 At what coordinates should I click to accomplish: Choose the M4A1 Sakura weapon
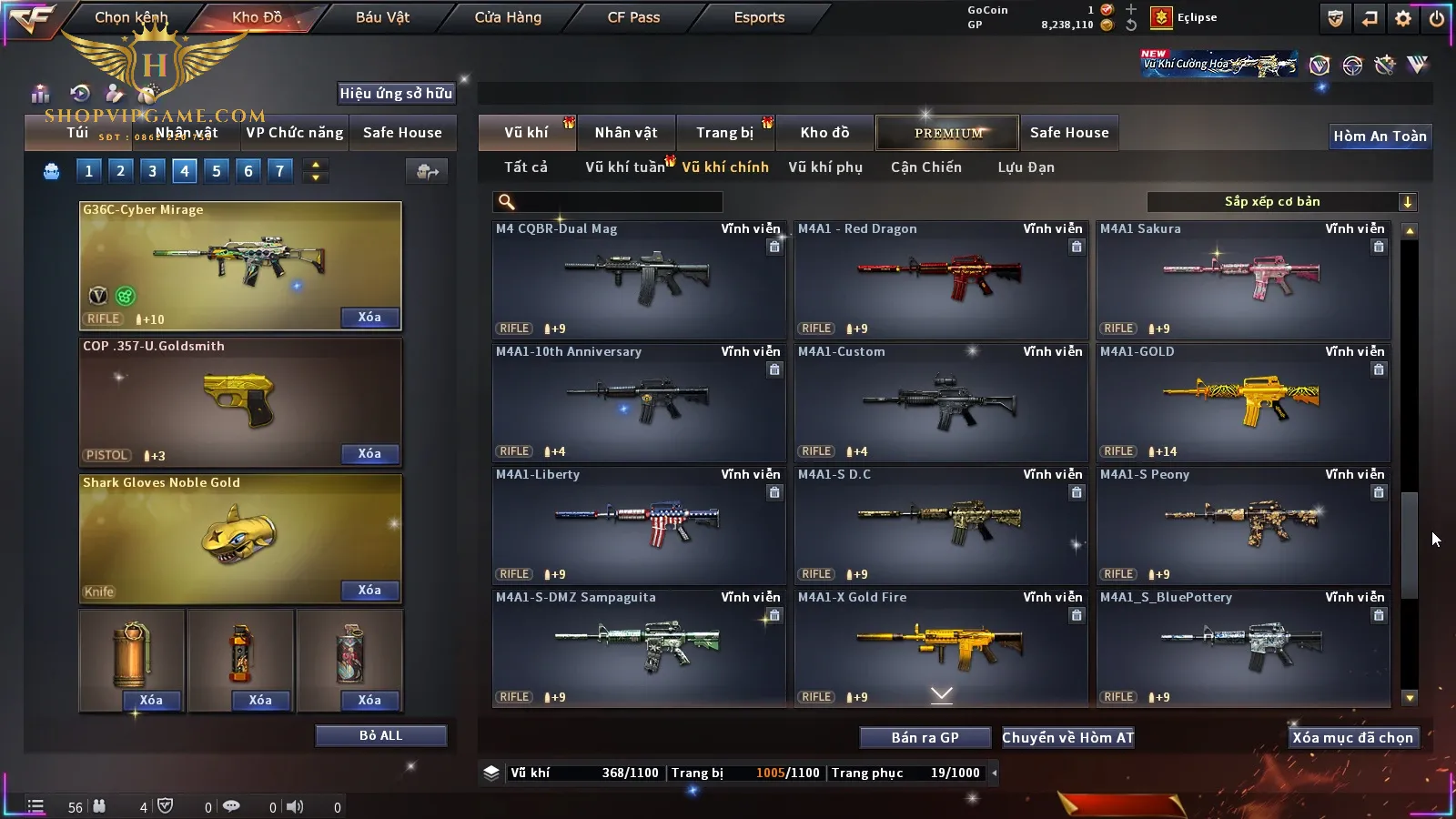(x=1243, y=279)
